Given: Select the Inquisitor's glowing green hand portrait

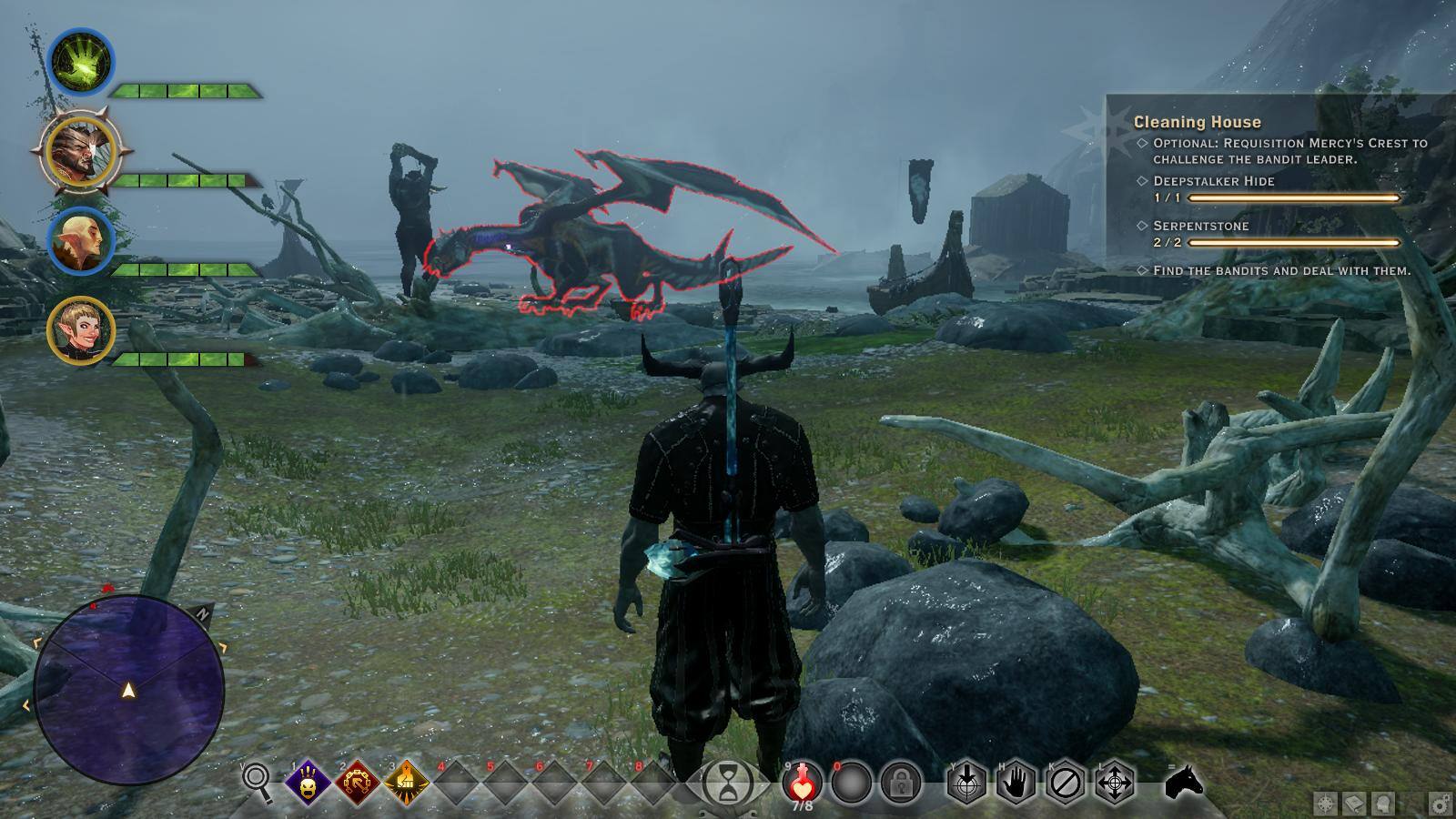Looking at the screenshot, I should click(80, 63).
